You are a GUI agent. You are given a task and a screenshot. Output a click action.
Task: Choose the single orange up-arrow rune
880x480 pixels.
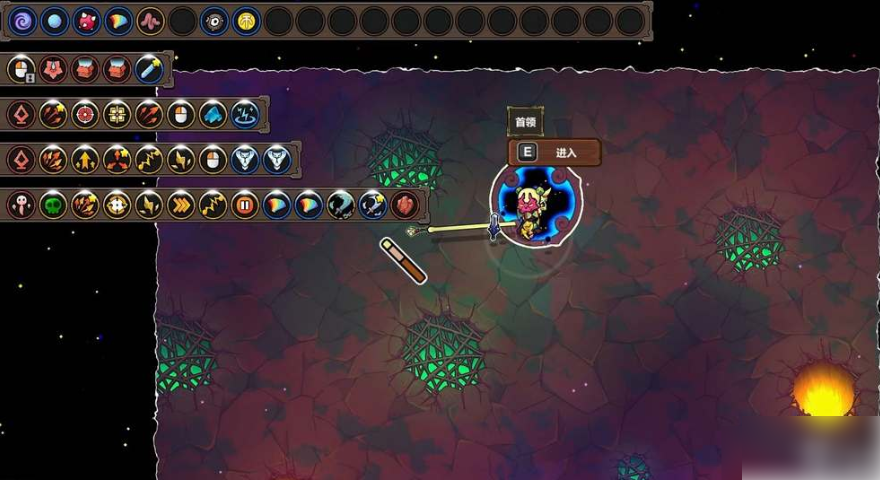pyautogui.click(x=85, y=159)
